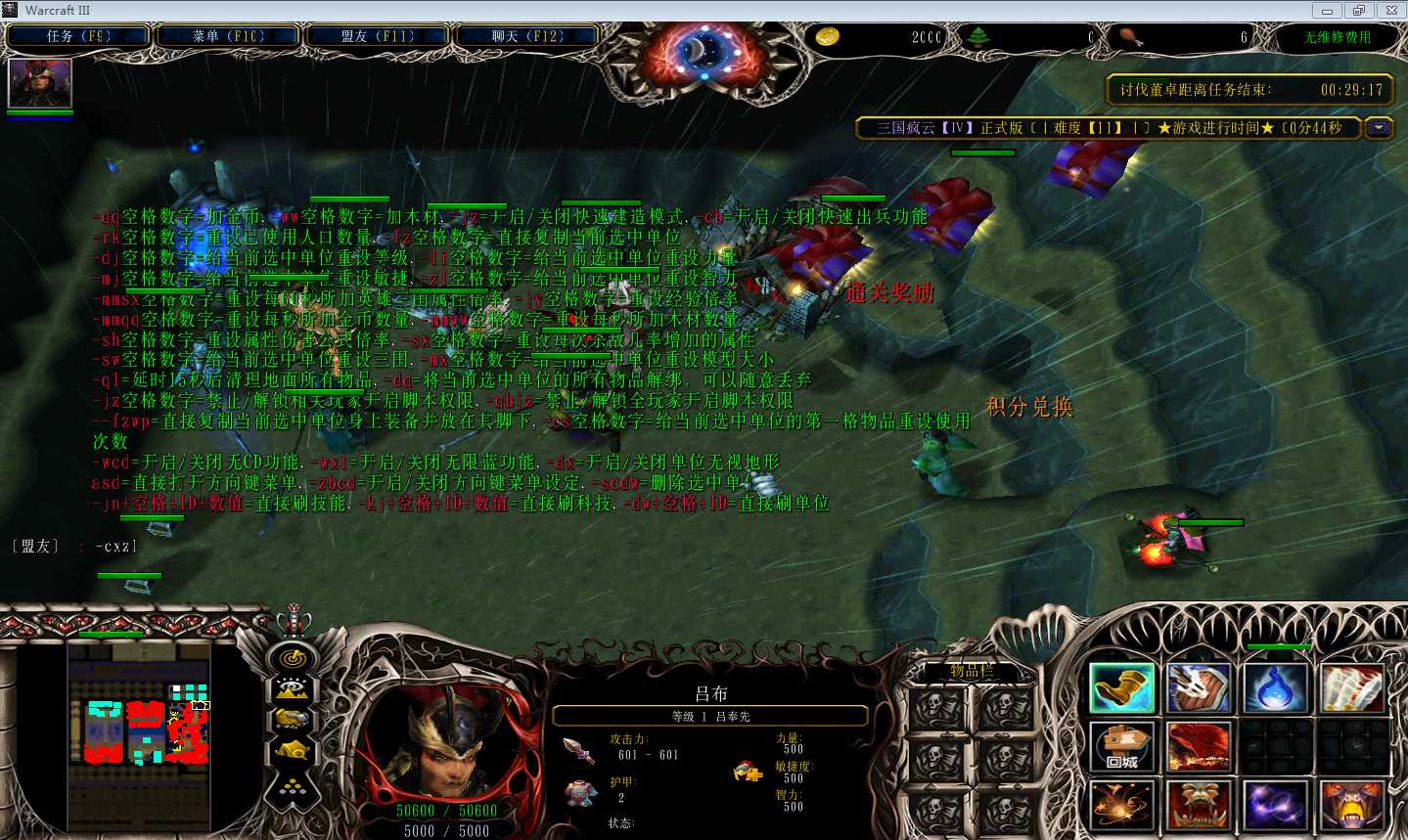Activate the blue flame ability icon

pos(1275,687)
